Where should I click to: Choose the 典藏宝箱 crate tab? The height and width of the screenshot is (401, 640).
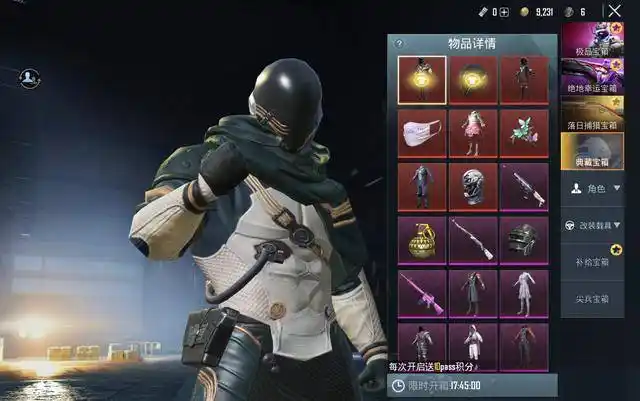tap(599, 152)
